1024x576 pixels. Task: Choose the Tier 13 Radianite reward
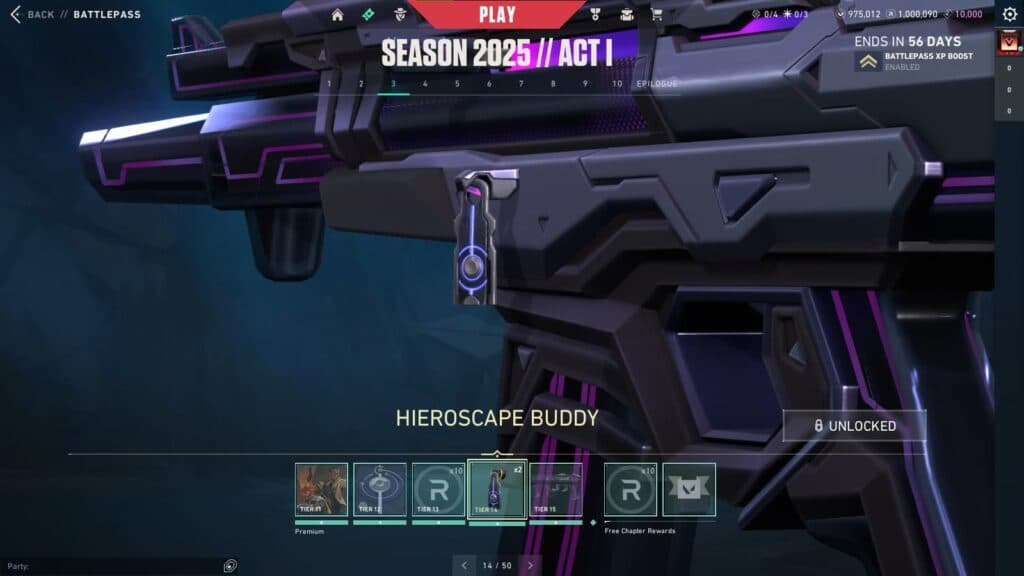[438, 489]
